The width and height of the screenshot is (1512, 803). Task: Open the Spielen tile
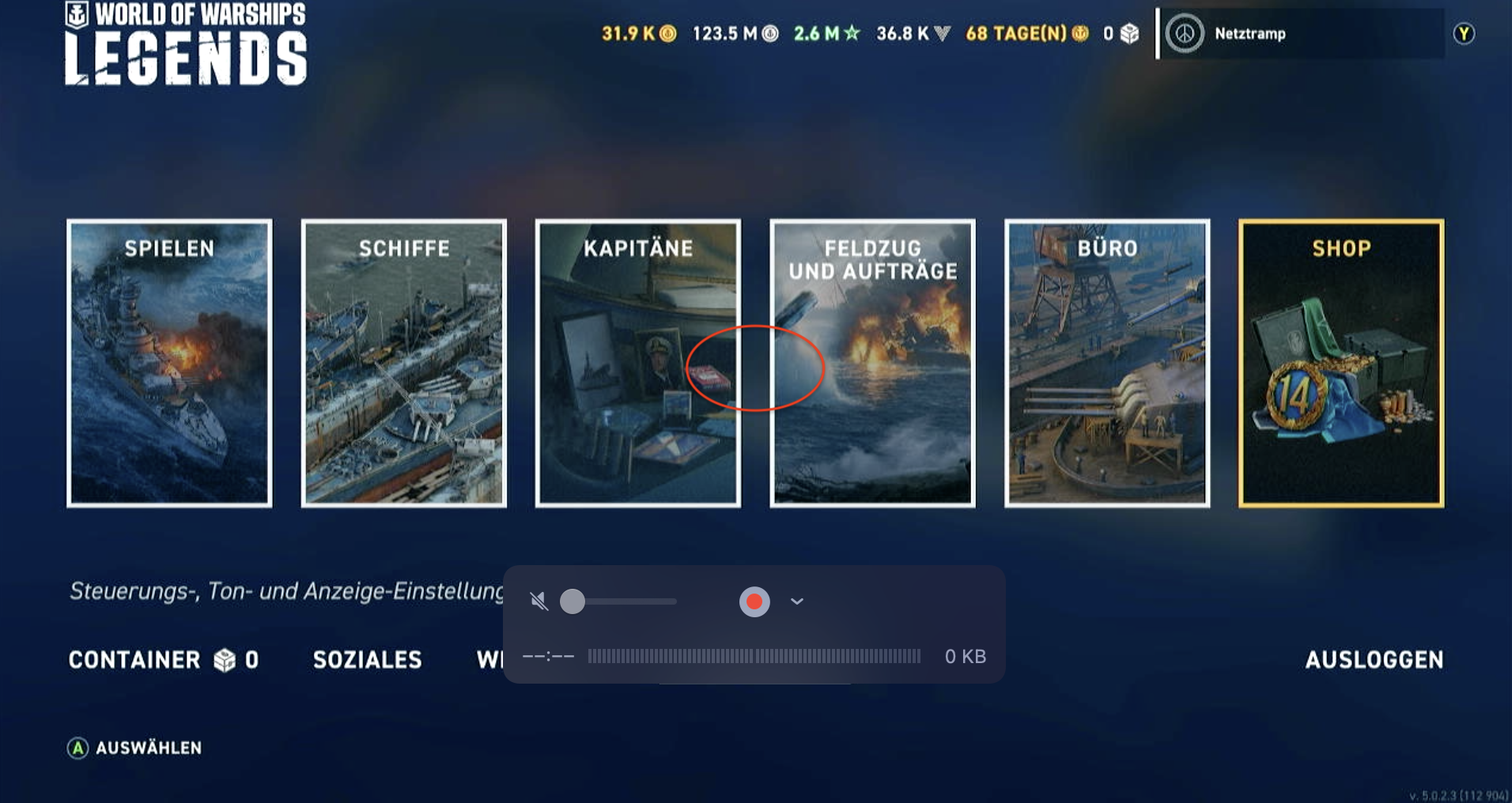[x=169, y=363]
